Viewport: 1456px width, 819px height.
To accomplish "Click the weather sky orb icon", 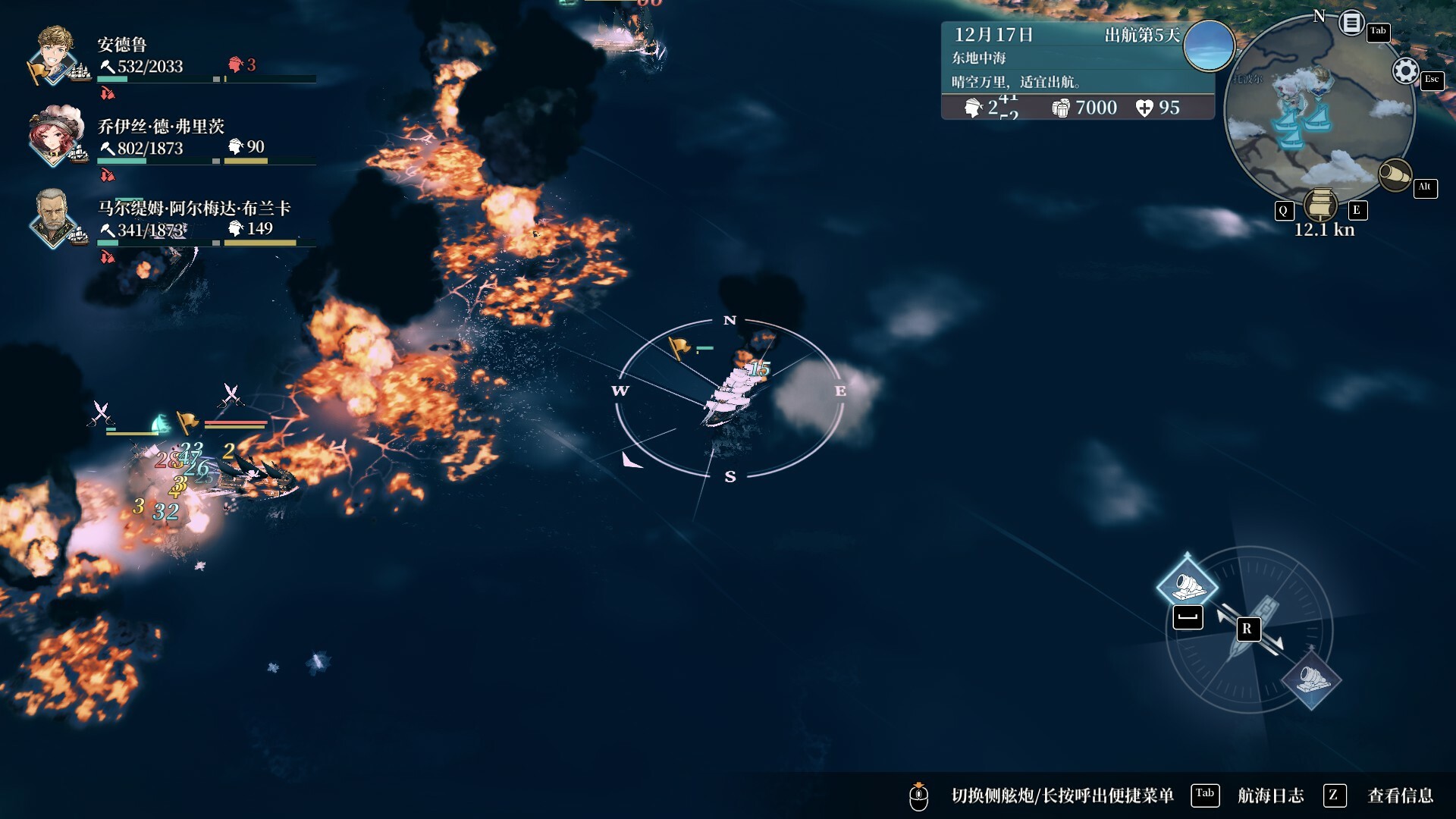I will pyautogui.click(x=1209, y=45).
